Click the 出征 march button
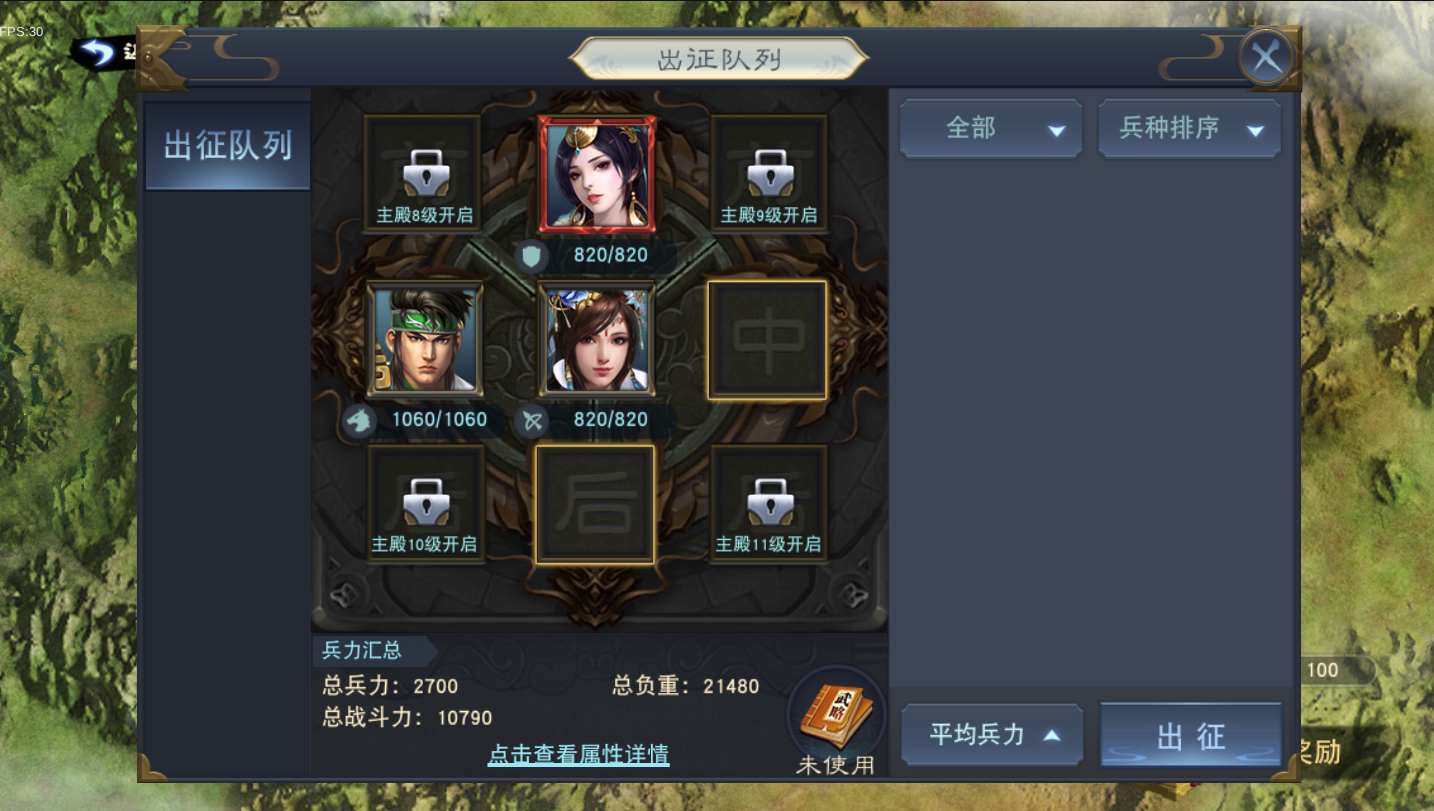This screenshot has width=1434, height=811. point(1190,736)
